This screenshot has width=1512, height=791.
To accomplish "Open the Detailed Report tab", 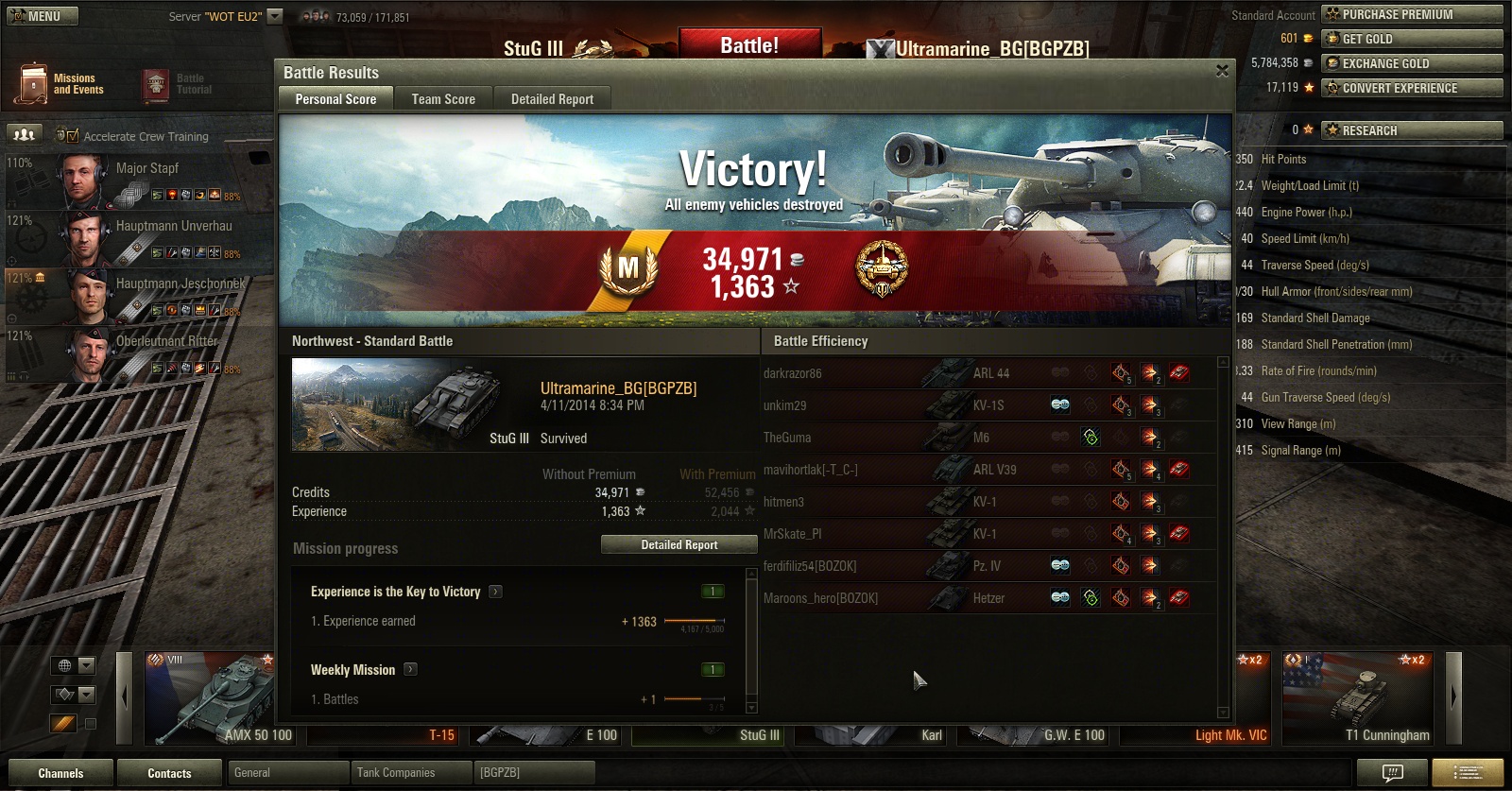I will 552,99.
